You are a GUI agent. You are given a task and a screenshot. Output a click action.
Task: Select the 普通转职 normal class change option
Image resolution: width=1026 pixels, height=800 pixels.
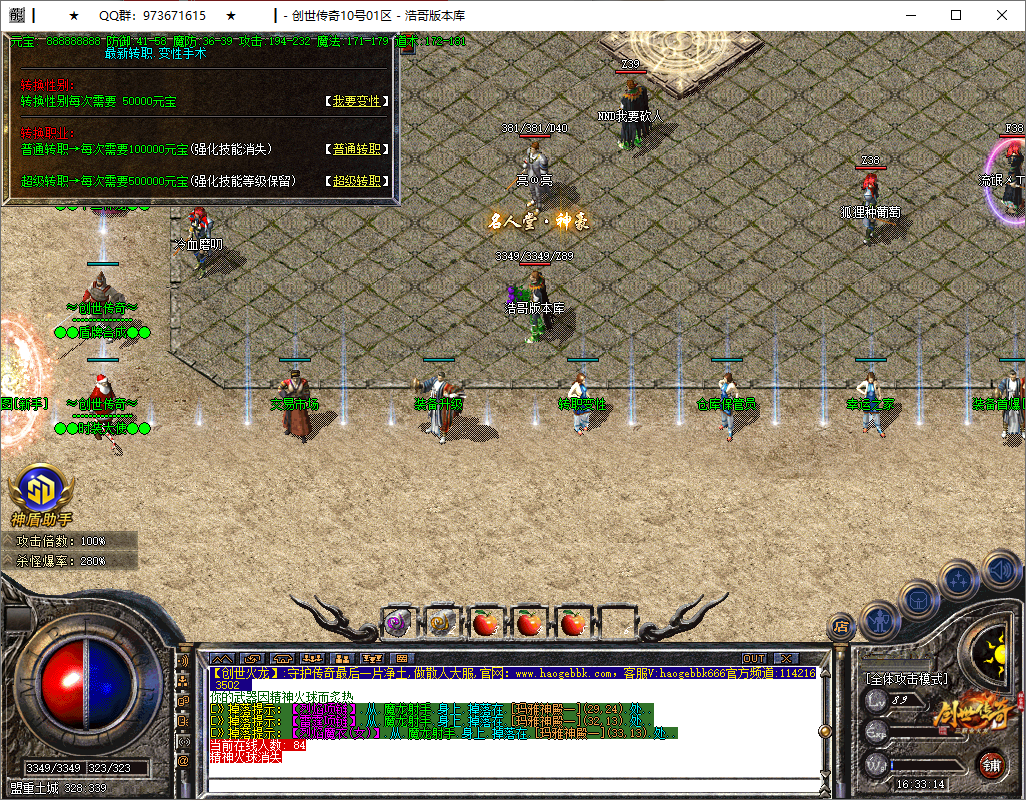click(x=357, y=149)
